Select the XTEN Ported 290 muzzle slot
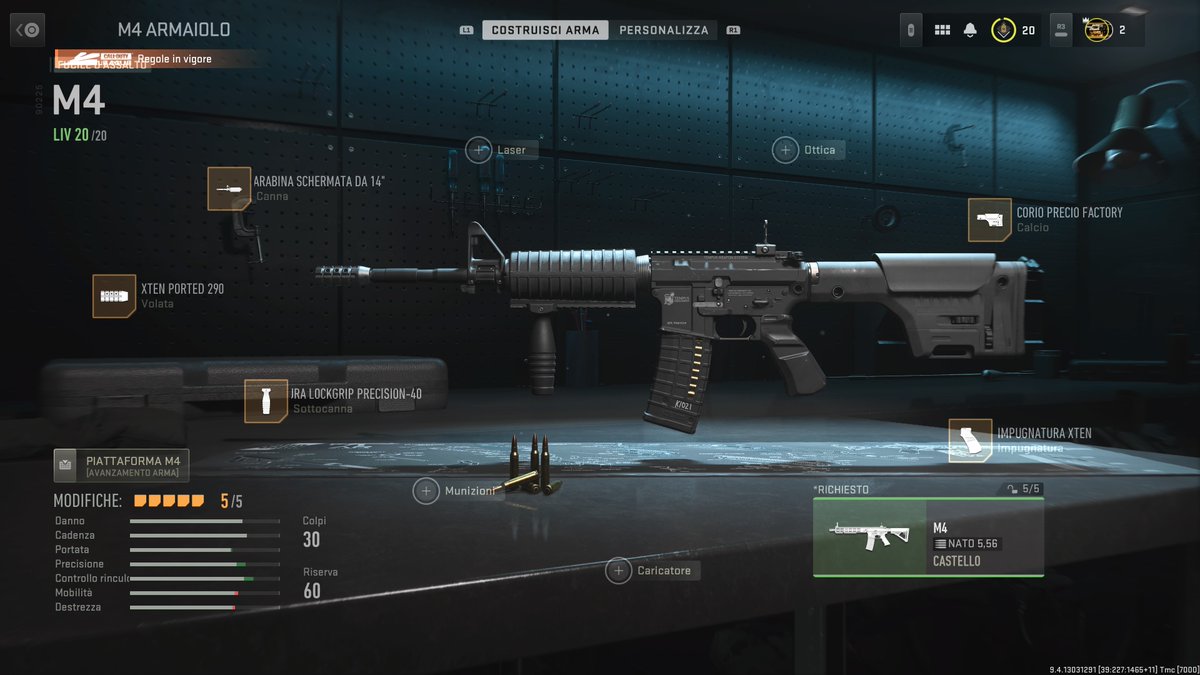Image resolution: width=1200 pixels, height=675 pixels. [114, 296]
